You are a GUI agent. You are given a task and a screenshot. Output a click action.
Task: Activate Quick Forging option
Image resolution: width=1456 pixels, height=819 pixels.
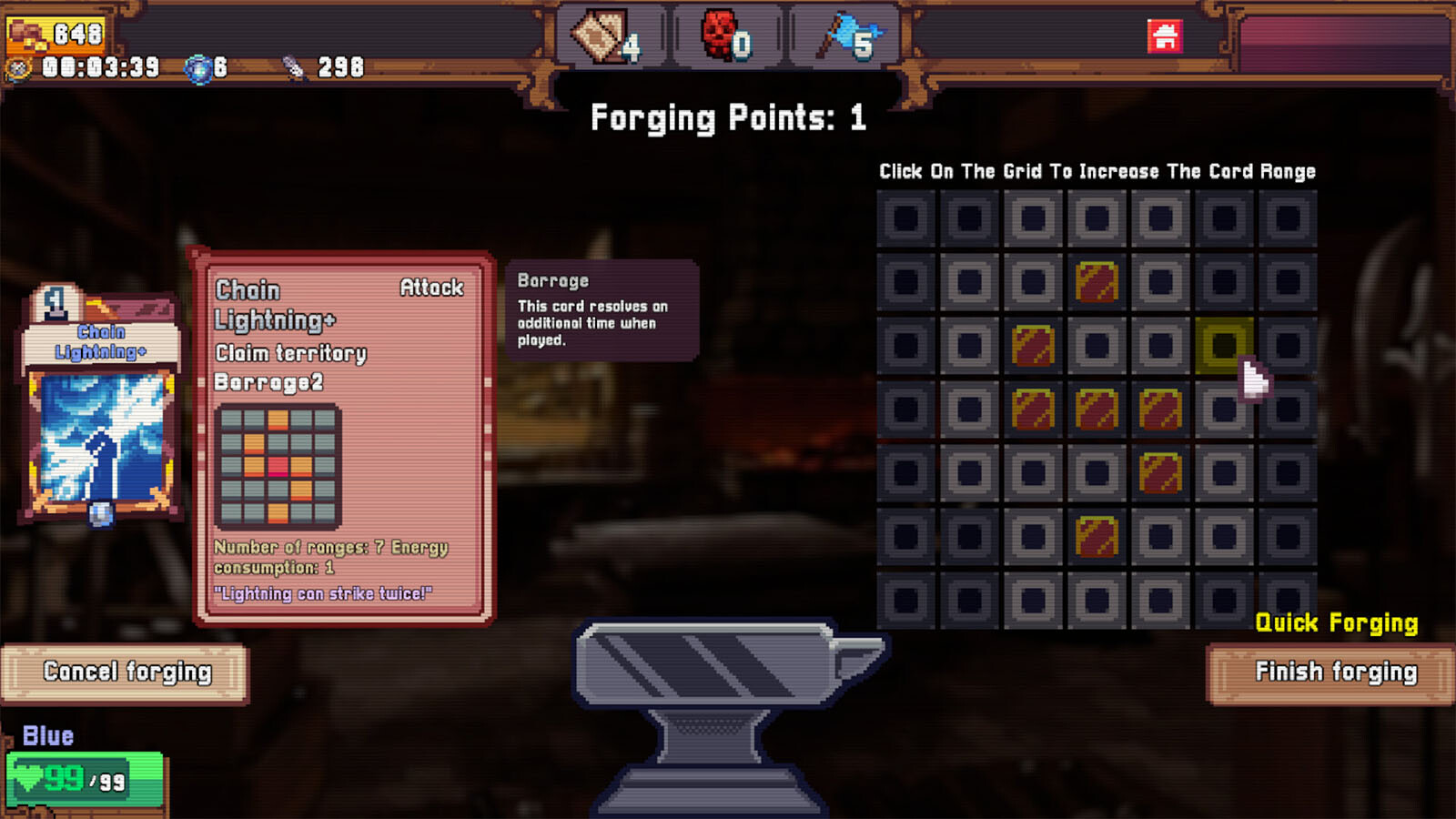[x=1336, y=622]
